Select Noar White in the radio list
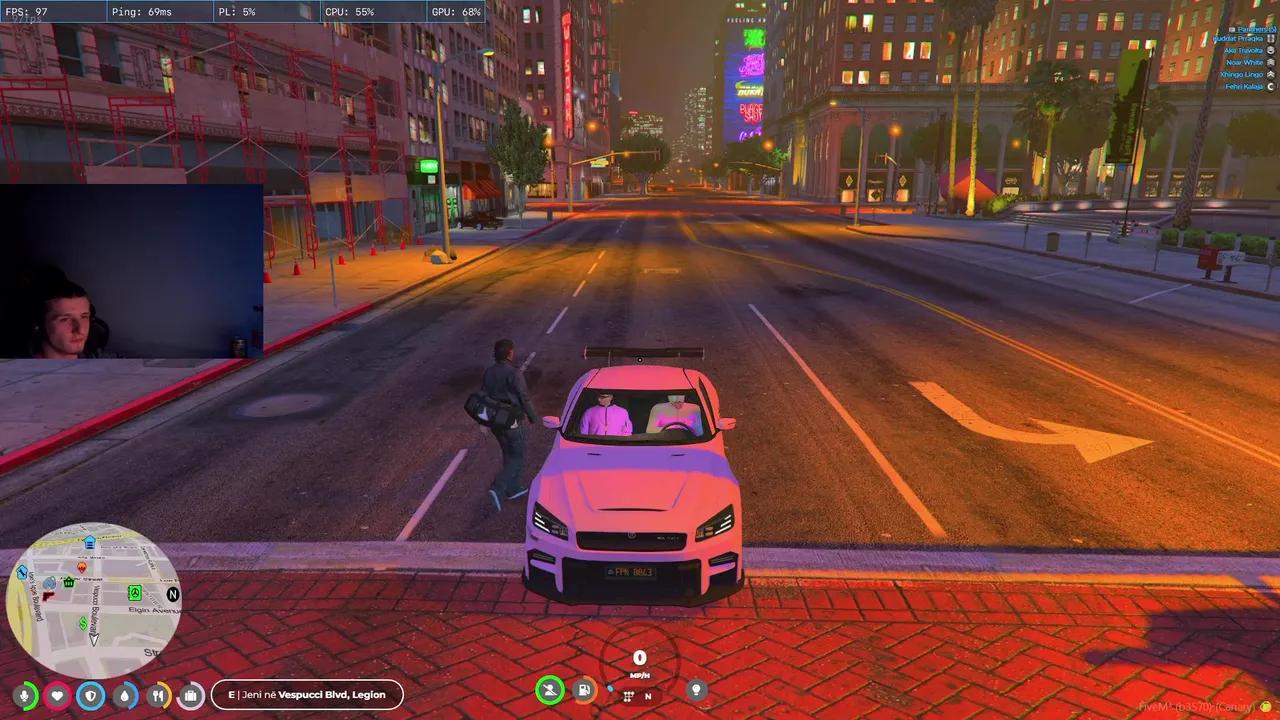This screenshot has height=720, width=1280. [x=1244, y=63]
